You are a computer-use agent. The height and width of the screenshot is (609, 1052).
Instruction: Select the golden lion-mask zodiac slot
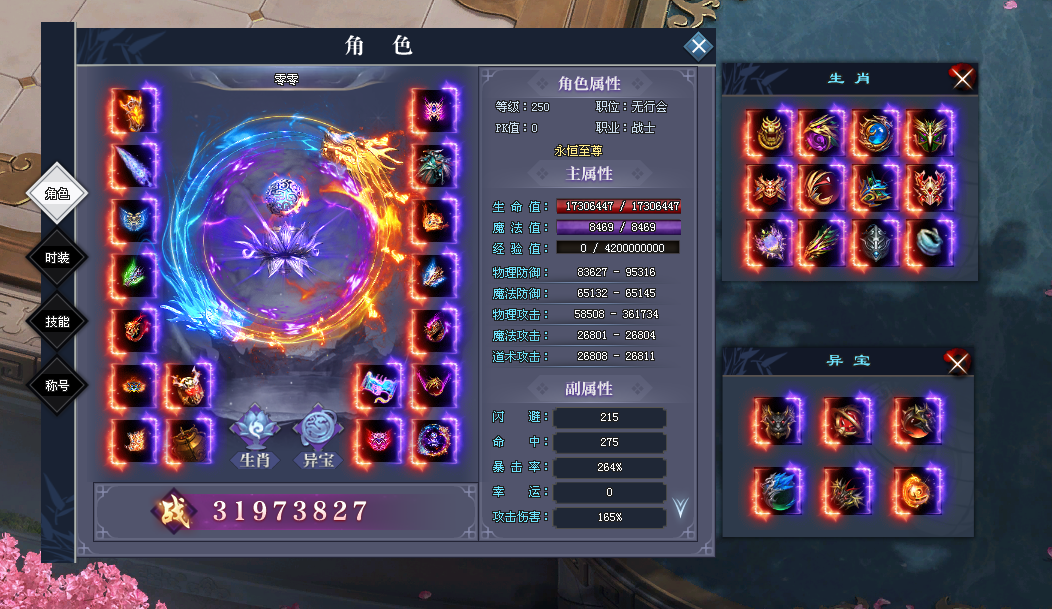pyautogui.click(x=768, y=132)
